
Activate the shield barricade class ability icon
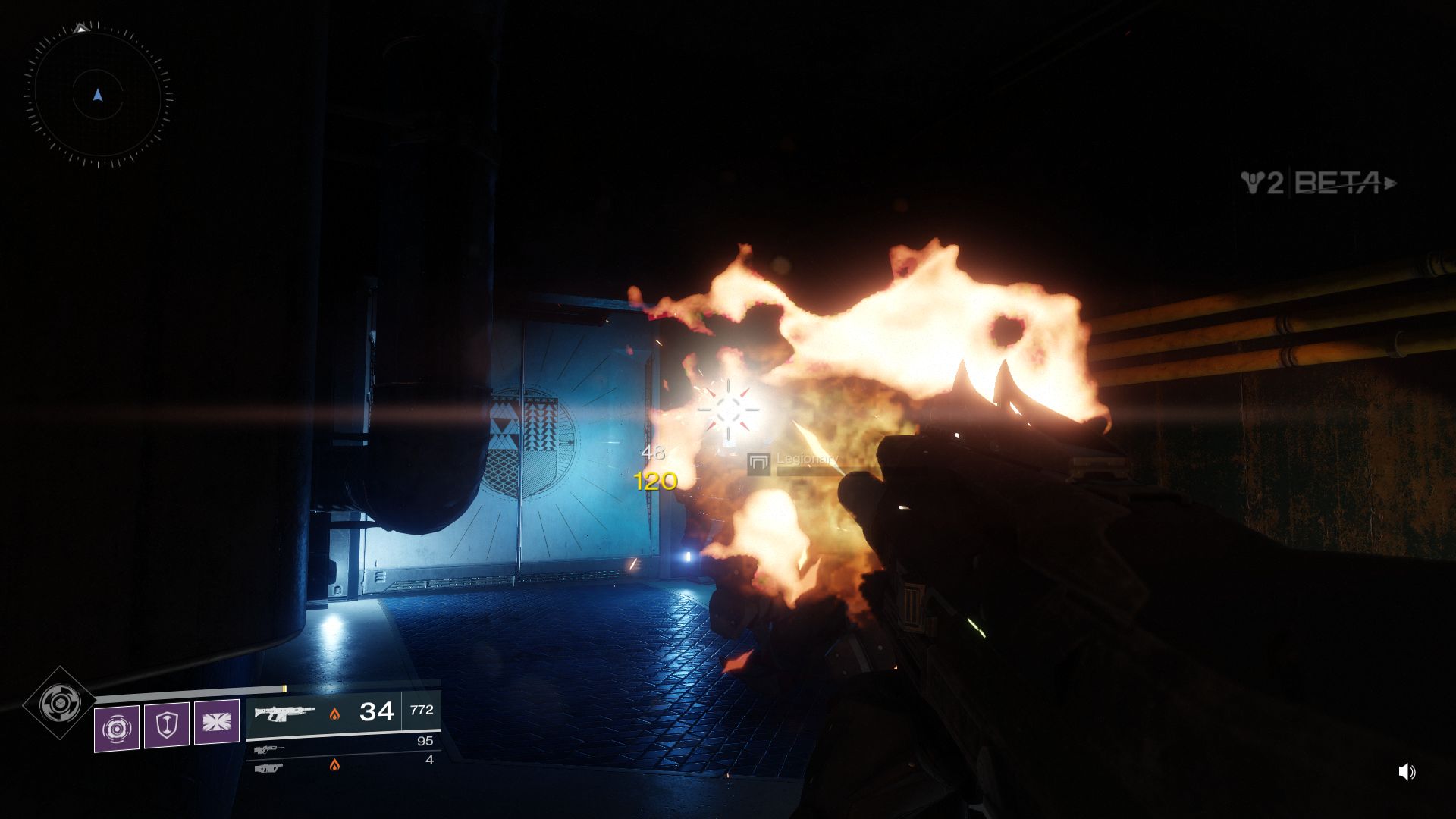(167, 725)
